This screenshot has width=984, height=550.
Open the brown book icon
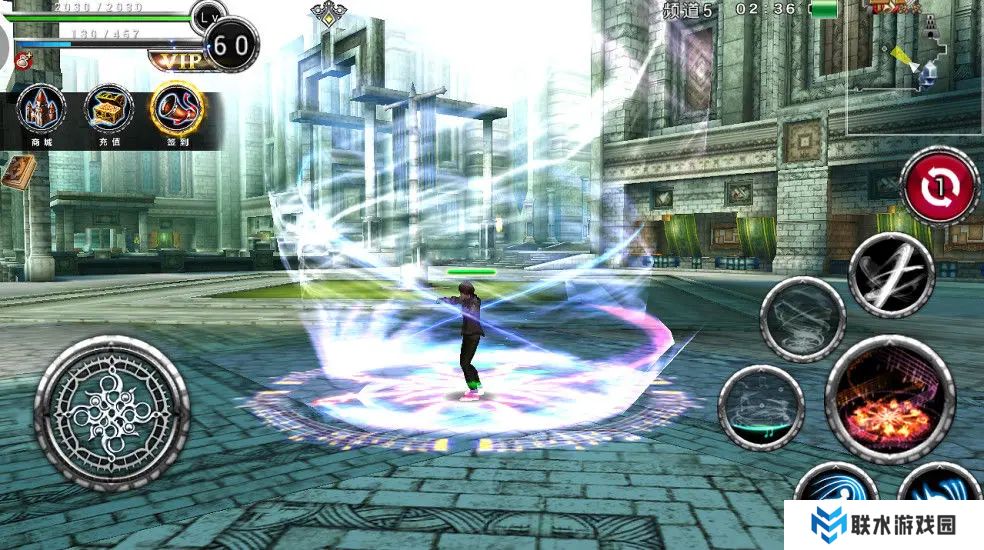click(x=16, y=172)
